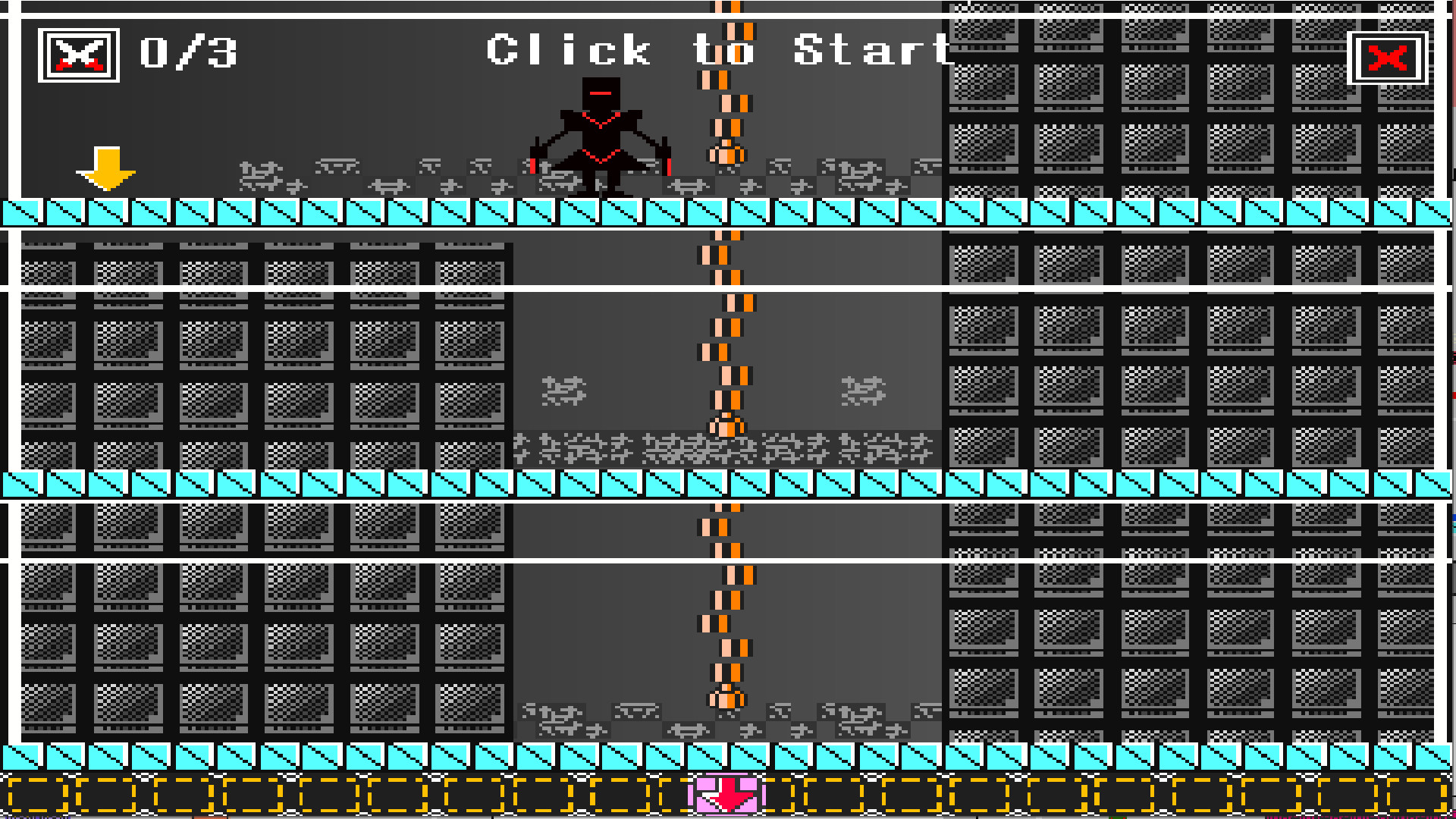Click the orange ball at the top chain
This screenshot has width=1456, height=819.
tap(728, 155)
